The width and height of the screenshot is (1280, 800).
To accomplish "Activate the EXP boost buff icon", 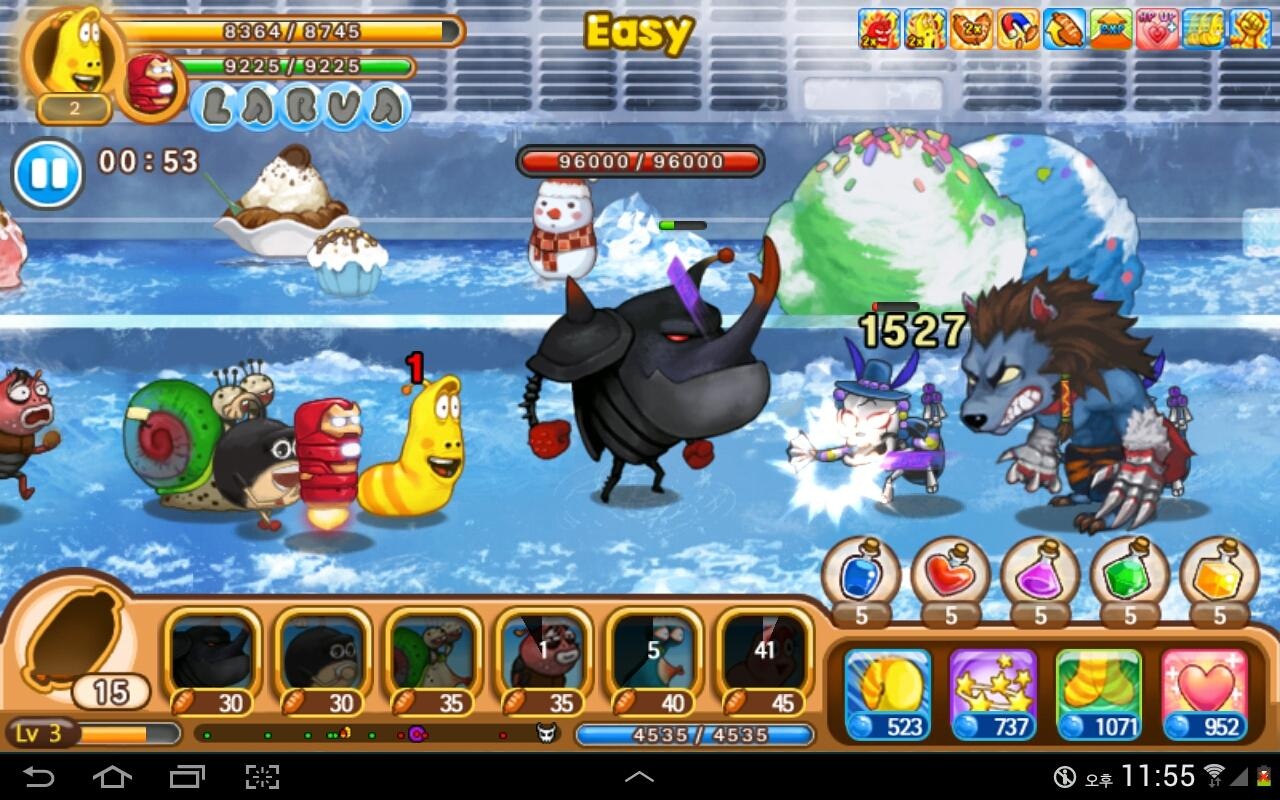I will (x=1110, y=30).
